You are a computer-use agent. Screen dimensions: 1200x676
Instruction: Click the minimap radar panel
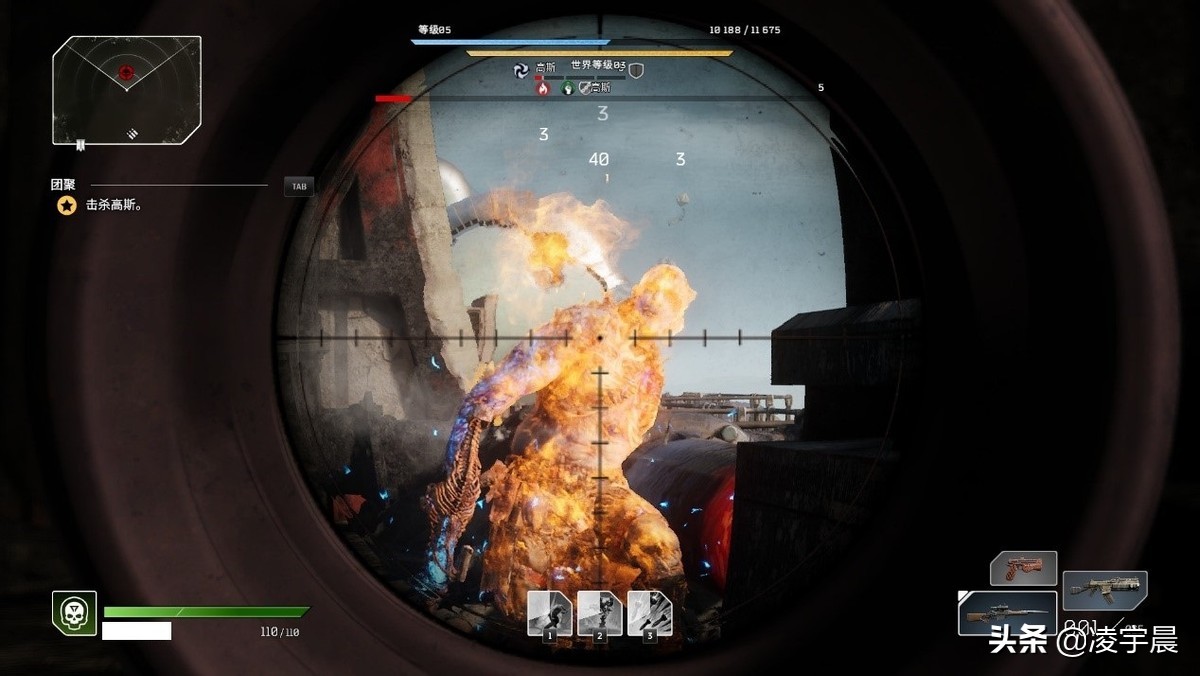127,90
